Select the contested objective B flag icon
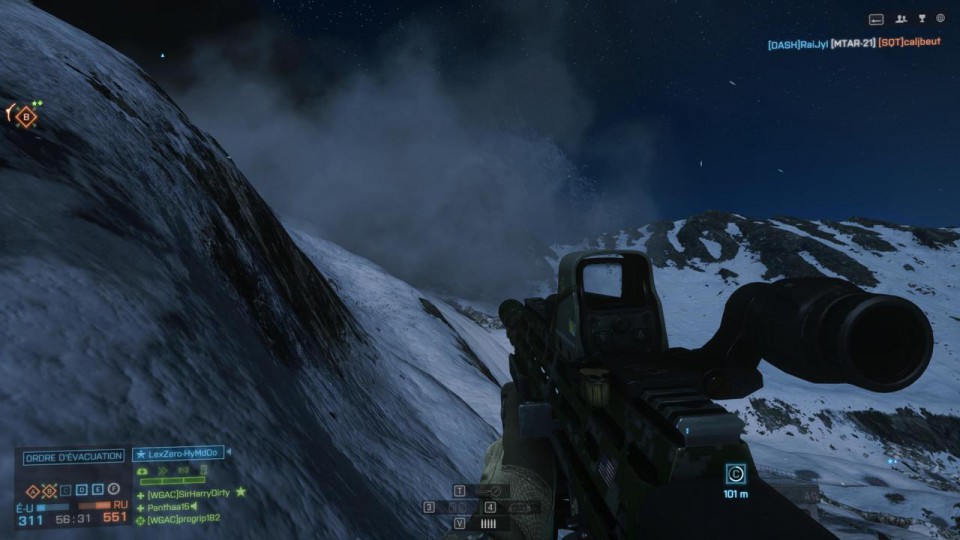 point(47,491)
